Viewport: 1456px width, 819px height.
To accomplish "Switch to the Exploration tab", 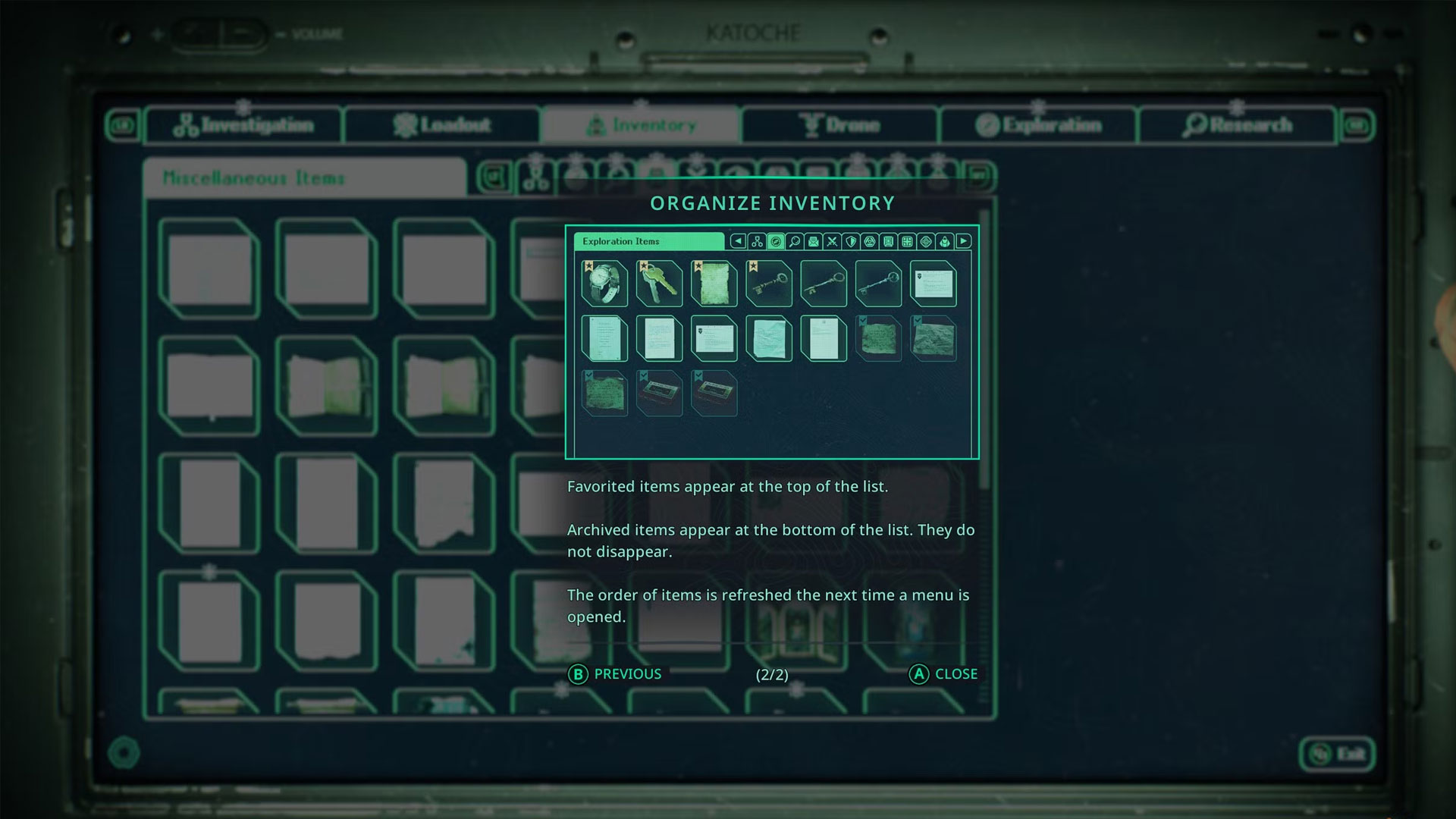I will [x=1038, y=125].
